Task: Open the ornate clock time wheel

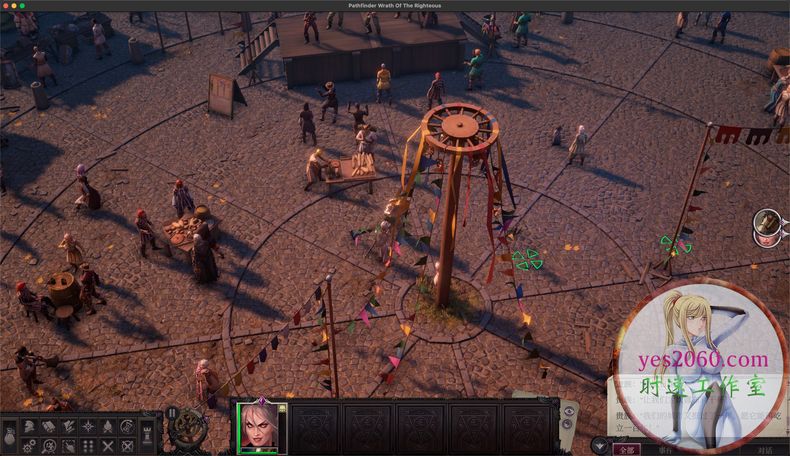Action: 187,430
